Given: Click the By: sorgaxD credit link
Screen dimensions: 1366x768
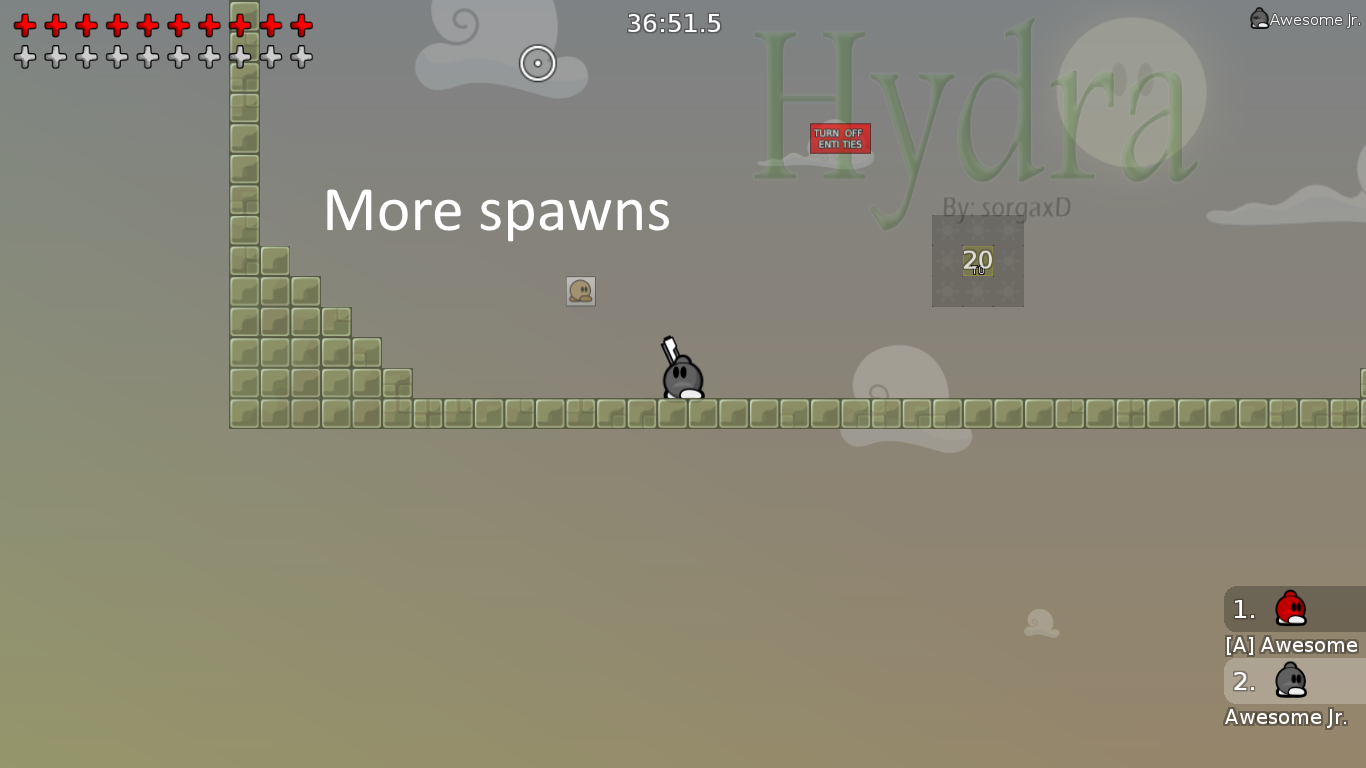Looking at the screenshot, I should pyautogui.click(x=1007, y=207).
